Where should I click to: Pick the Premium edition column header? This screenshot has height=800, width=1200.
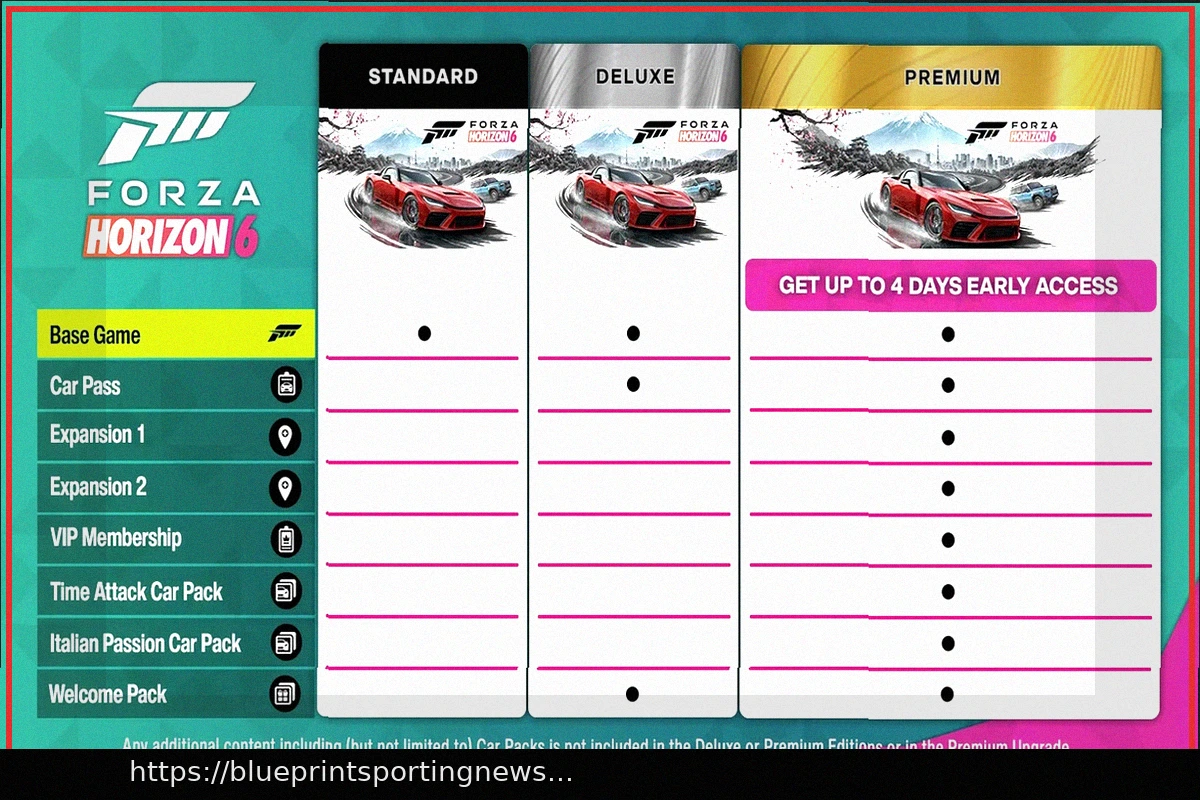tap(951, 77)
